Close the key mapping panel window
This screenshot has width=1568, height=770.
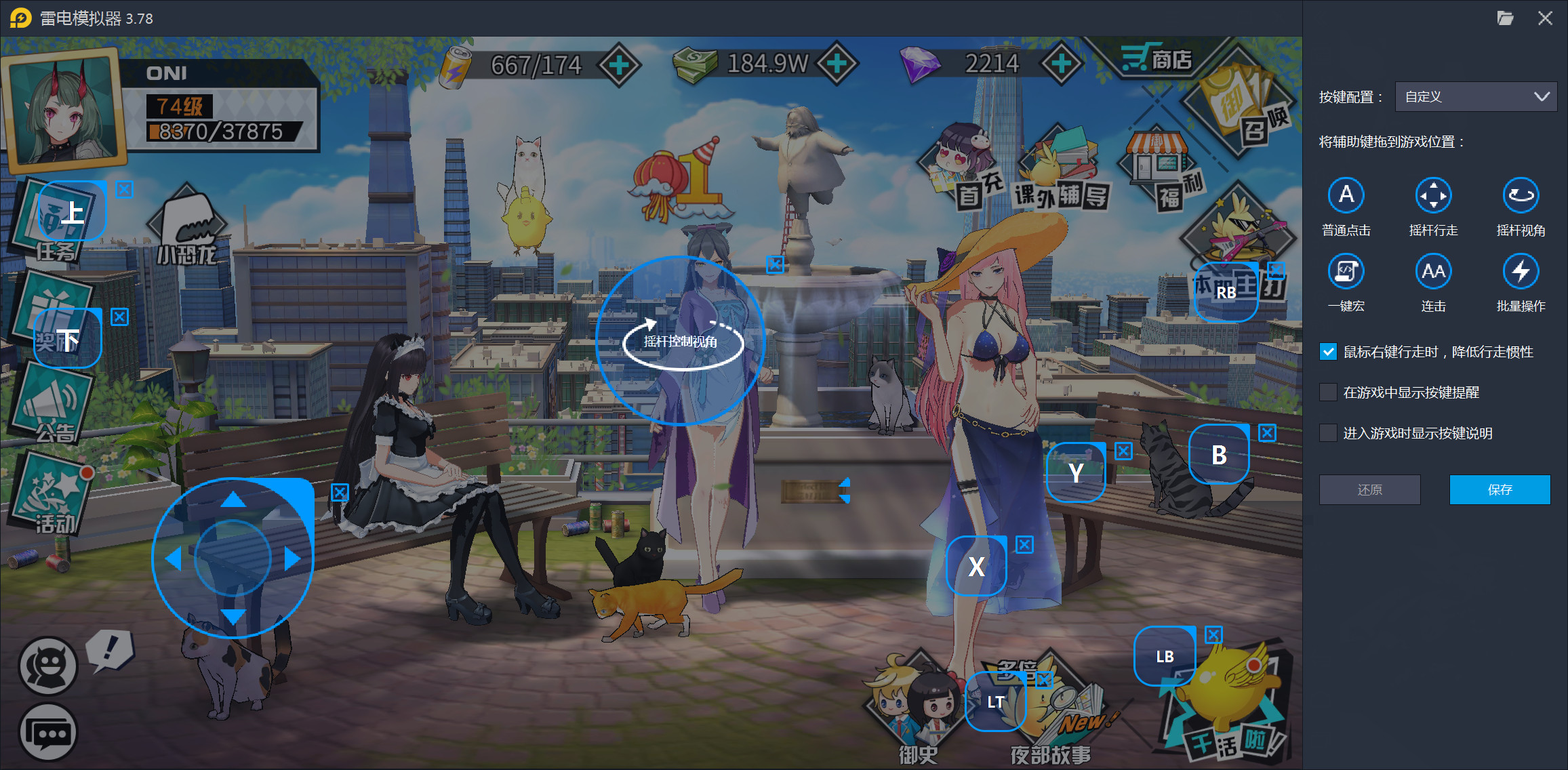click(x=1545, y=18)
